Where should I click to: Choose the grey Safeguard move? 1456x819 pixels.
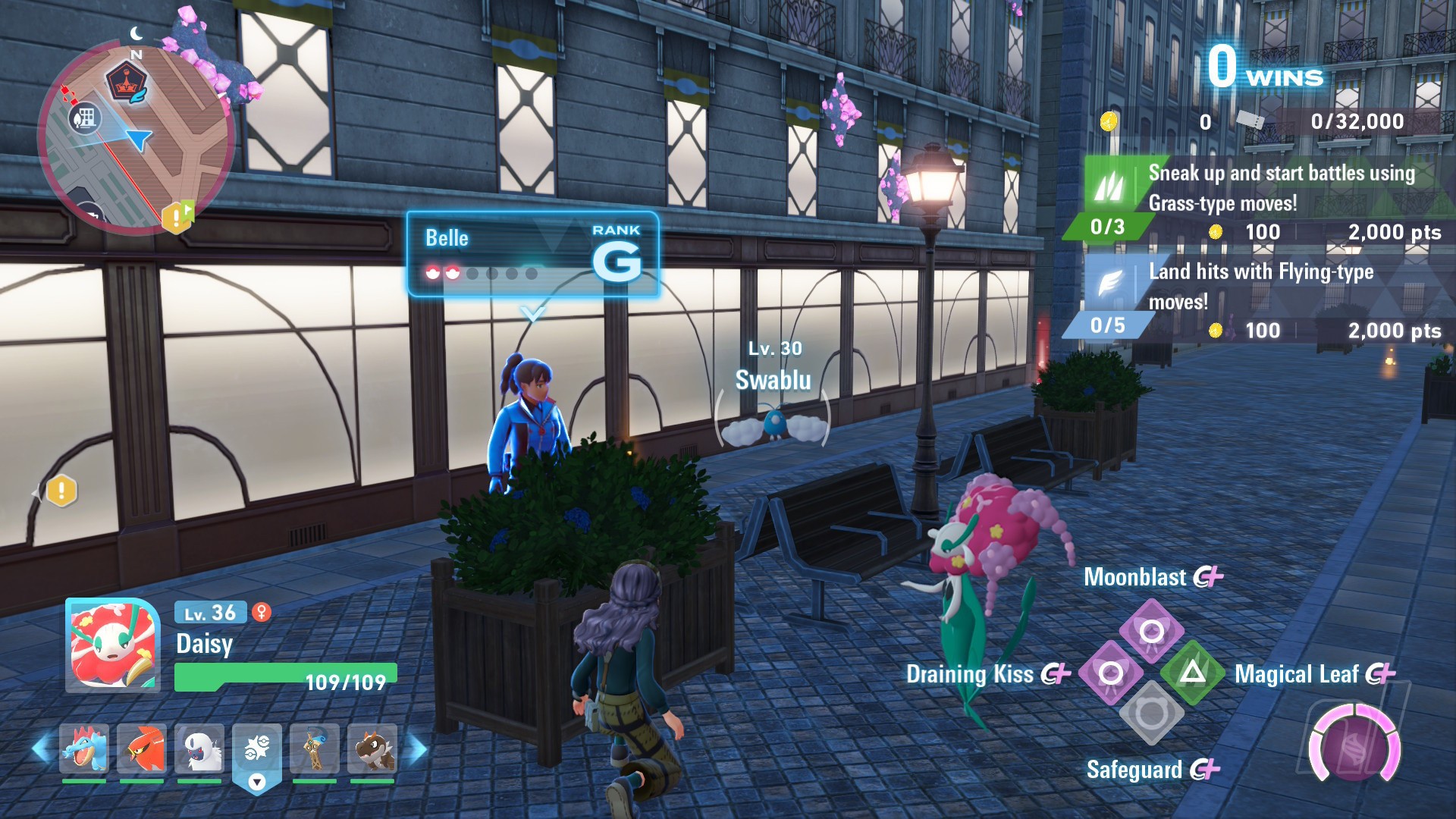(x=1152, y=714)
